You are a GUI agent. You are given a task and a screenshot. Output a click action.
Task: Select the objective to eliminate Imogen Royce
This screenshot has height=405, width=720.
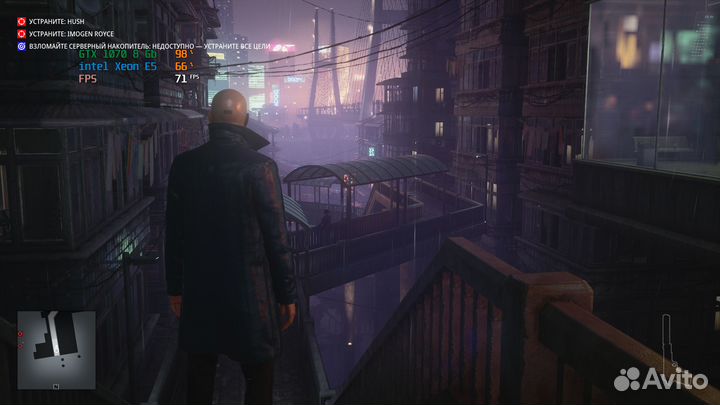[71, 33]
